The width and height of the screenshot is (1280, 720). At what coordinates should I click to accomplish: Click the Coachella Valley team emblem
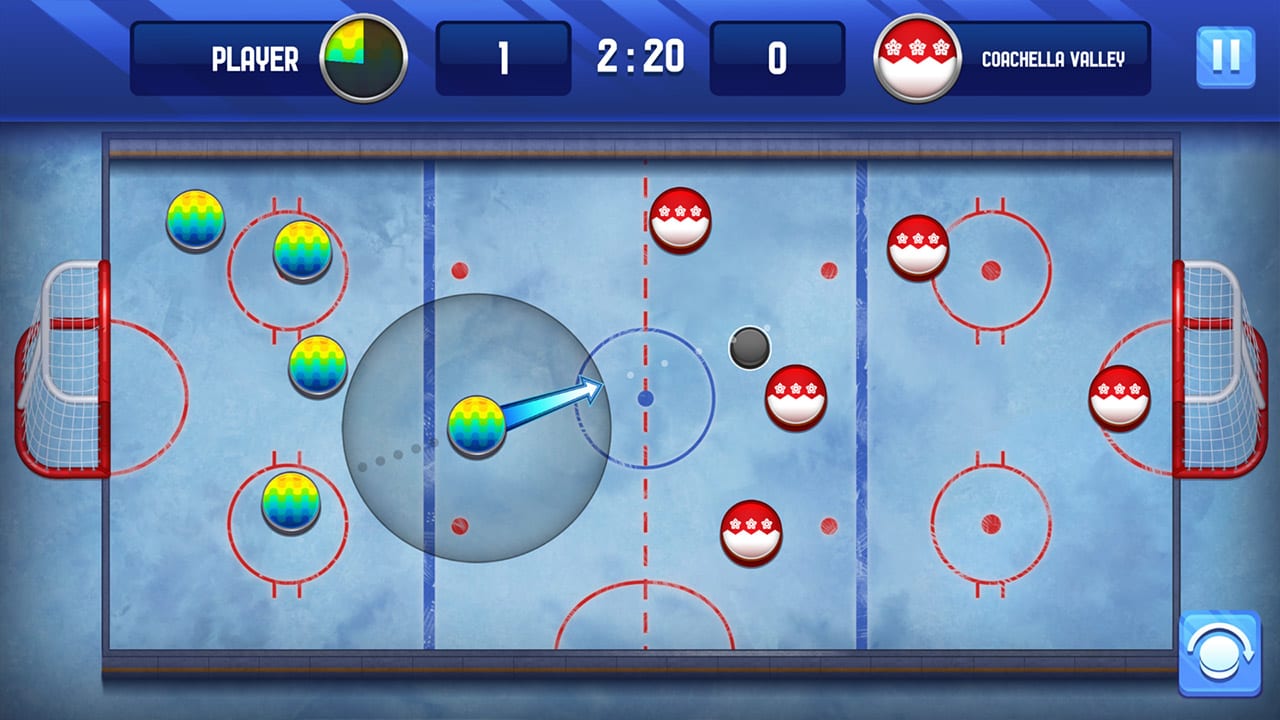coord(916,60)
